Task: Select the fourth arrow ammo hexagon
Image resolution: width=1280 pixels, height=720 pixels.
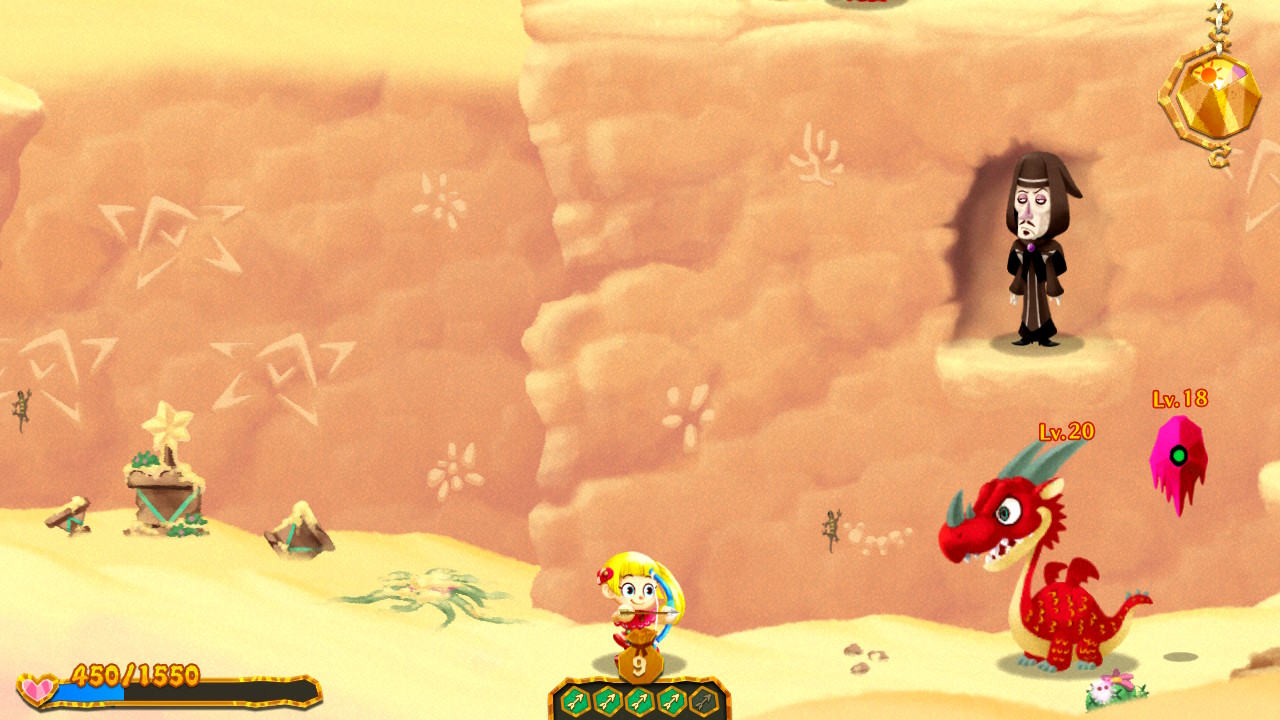Action: 670,700
